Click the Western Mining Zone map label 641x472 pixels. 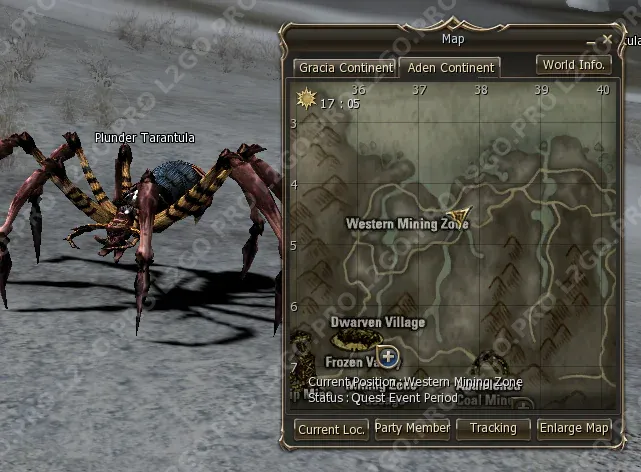point(406,224)
